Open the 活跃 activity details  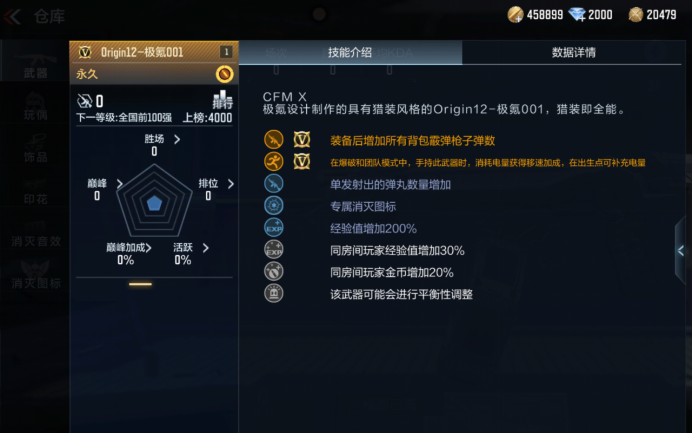coord(205,247)
